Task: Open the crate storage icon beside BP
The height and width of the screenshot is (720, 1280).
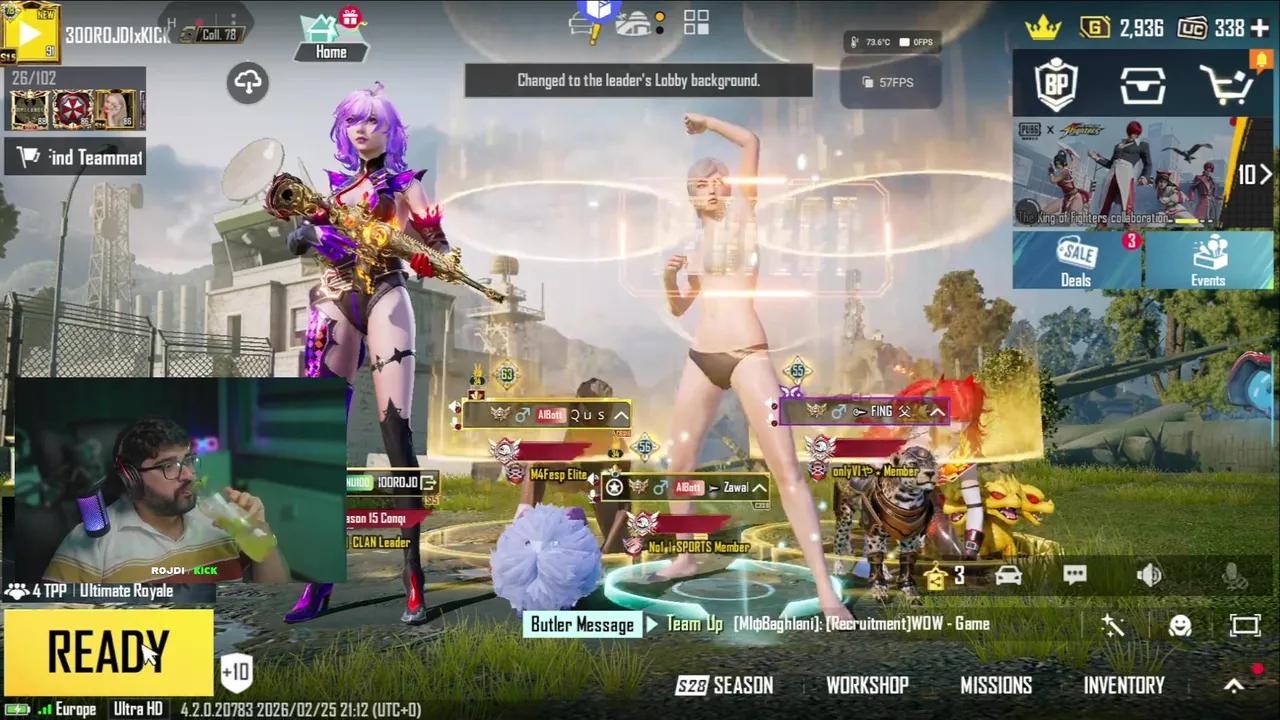Action: click(1142, 85)
